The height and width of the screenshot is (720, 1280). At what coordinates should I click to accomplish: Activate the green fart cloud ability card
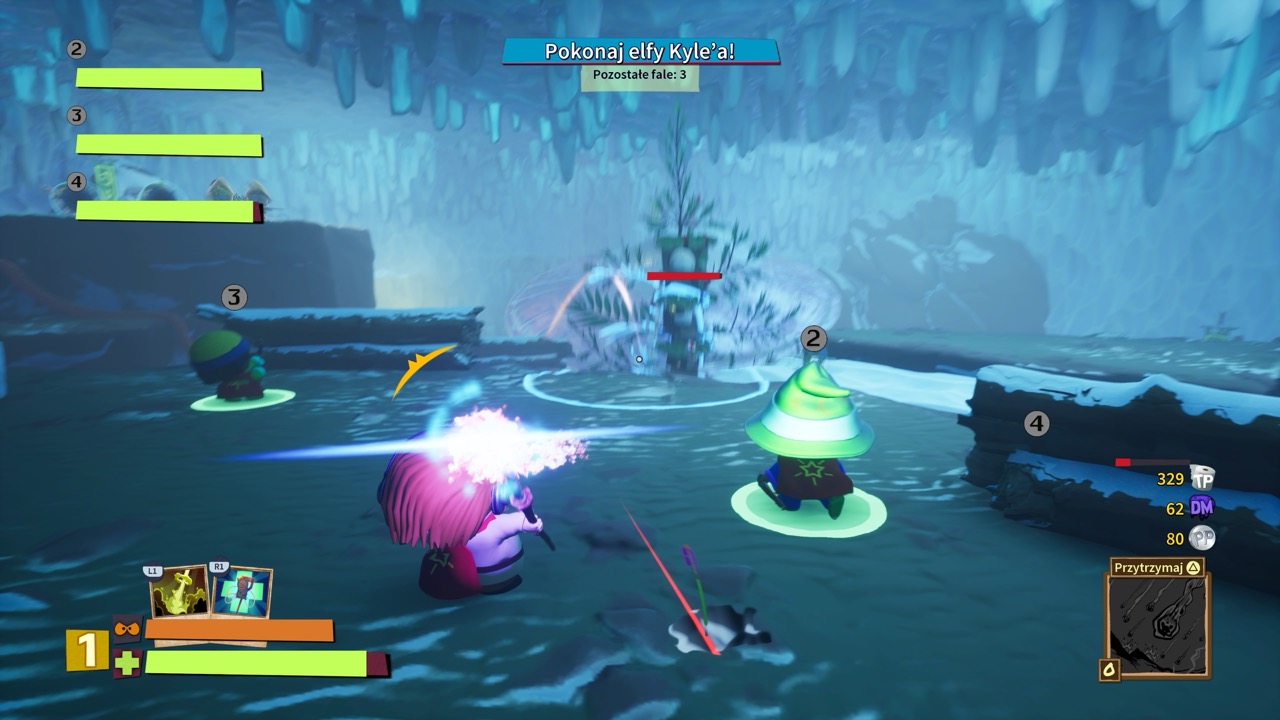179,592
